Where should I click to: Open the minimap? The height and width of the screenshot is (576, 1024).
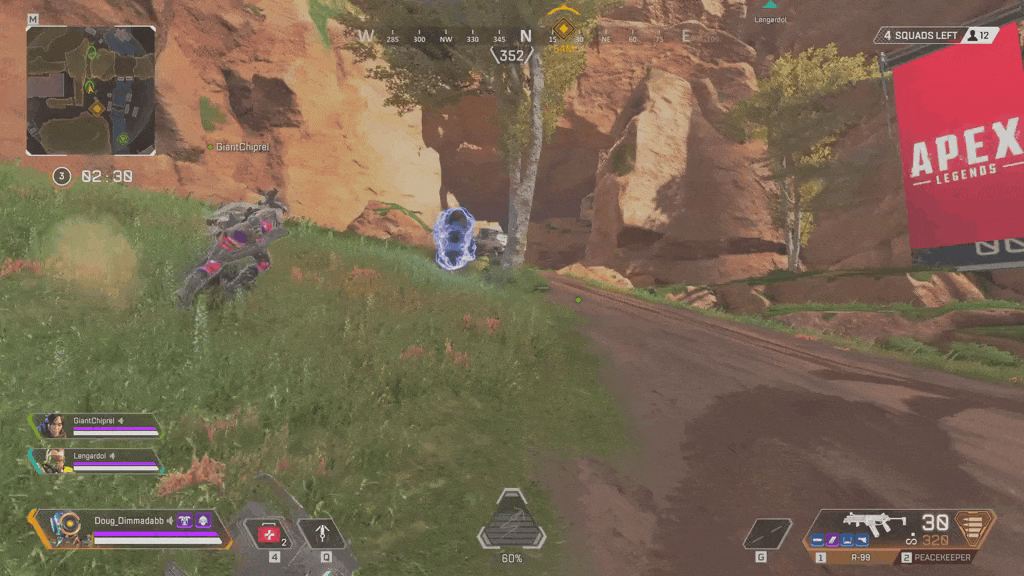coord(91,91)
